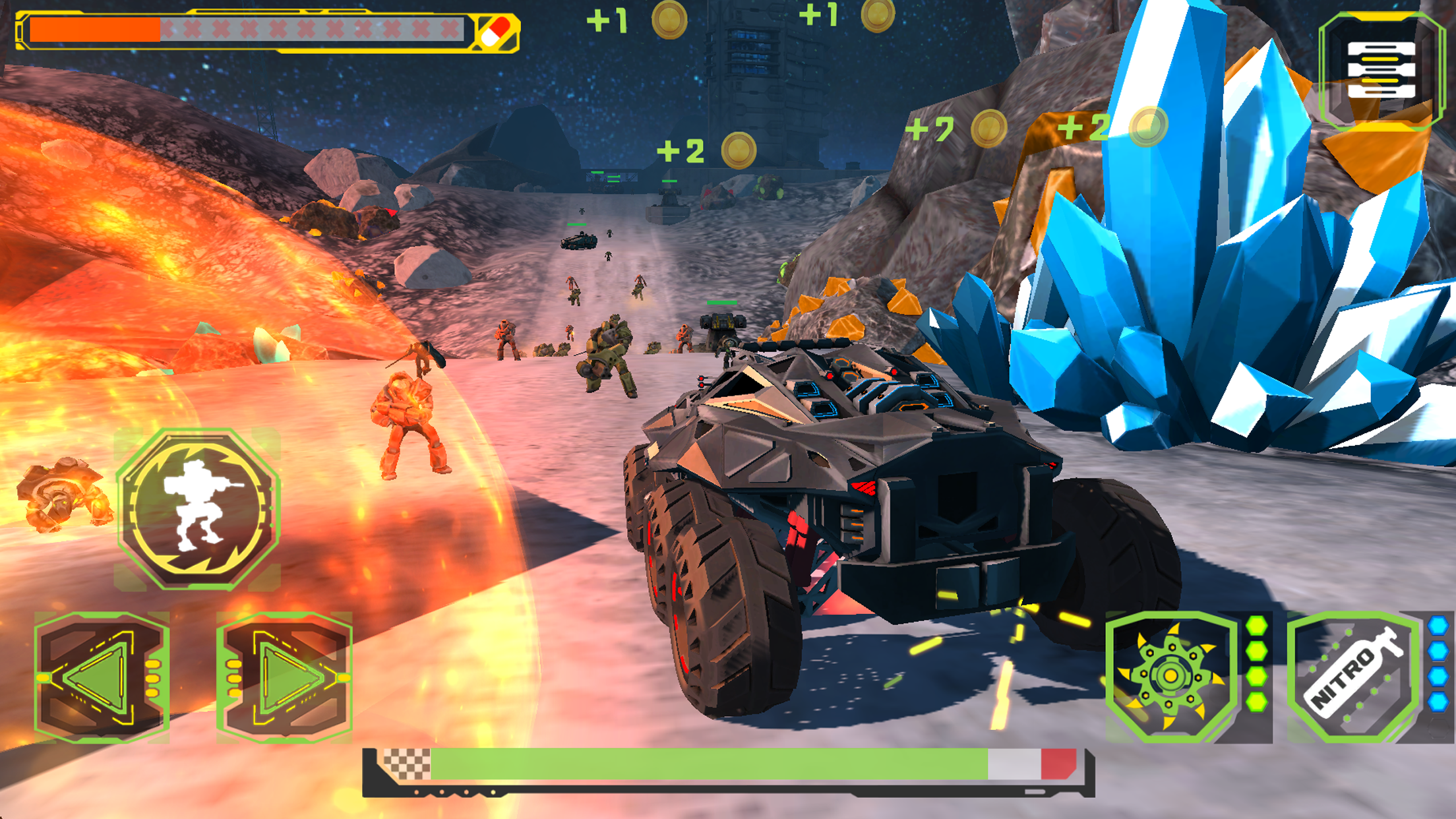Tap the red-white pill health icon
Screen dimensions: 1456x819
click(495, 32)
